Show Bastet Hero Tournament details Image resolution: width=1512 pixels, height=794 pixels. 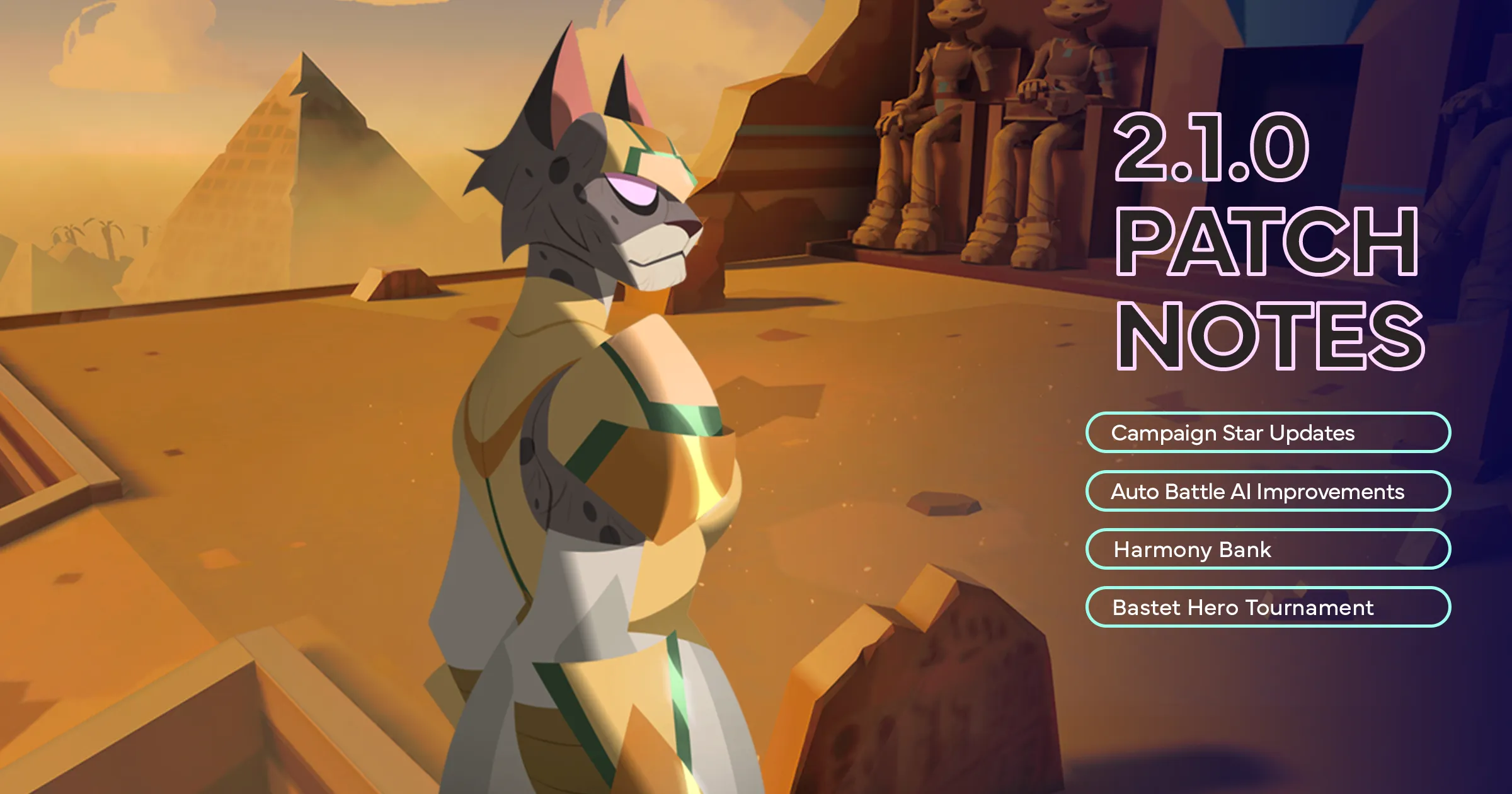pyautogui.click(x=1268, y=607)
